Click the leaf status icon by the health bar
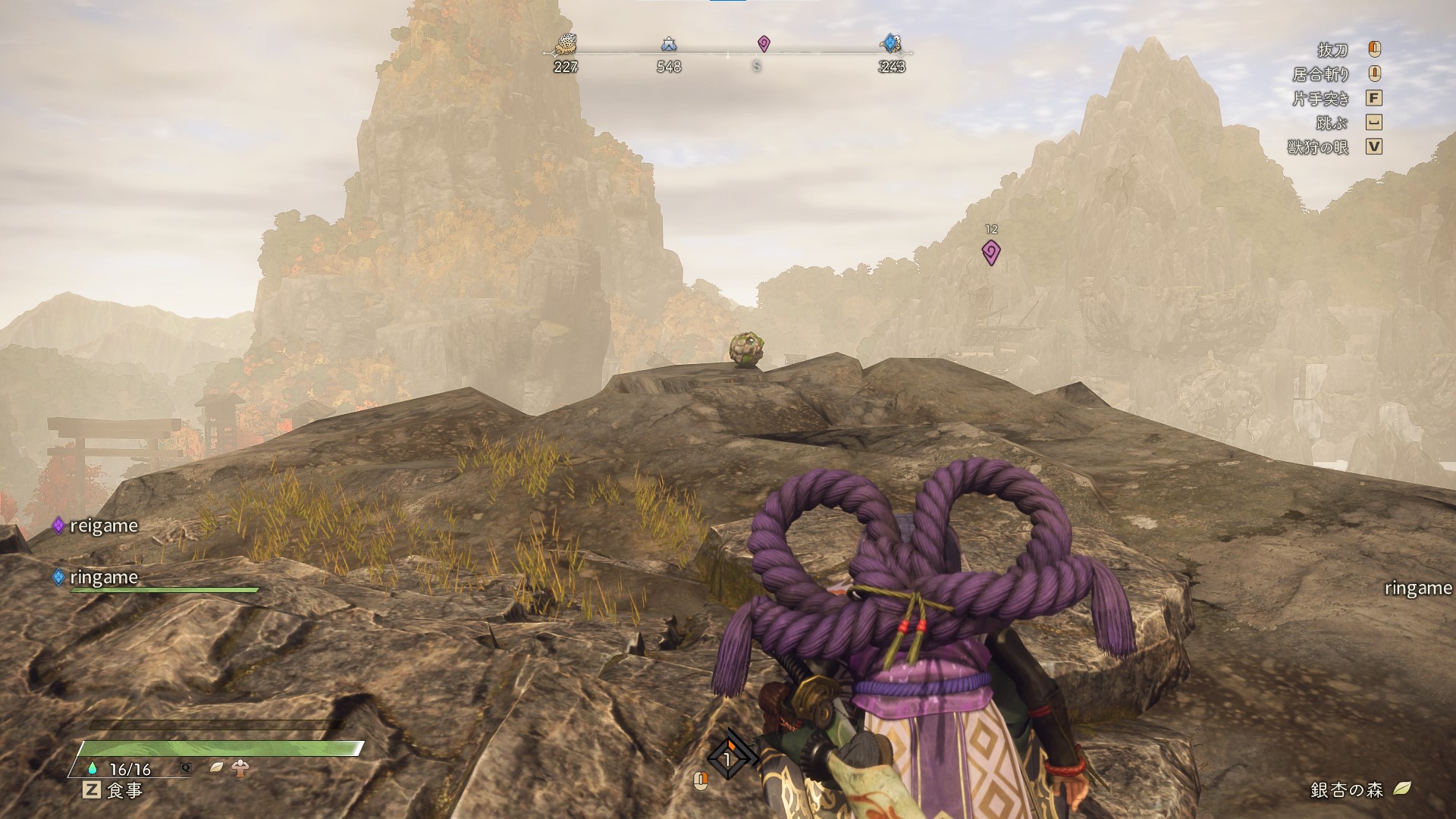This screenshot has width=1456, height=819. click(x=217, y=767)
